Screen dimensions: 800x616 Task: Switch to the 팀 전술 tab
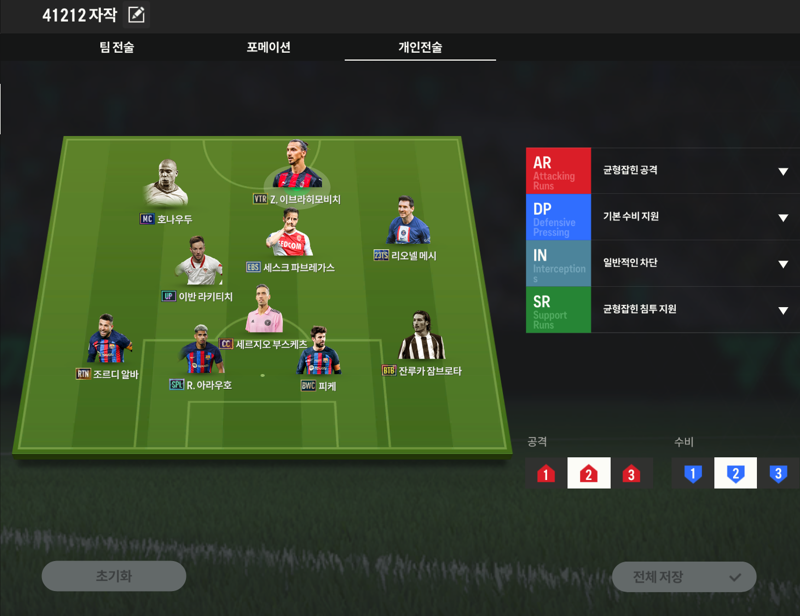coord(117,47)
